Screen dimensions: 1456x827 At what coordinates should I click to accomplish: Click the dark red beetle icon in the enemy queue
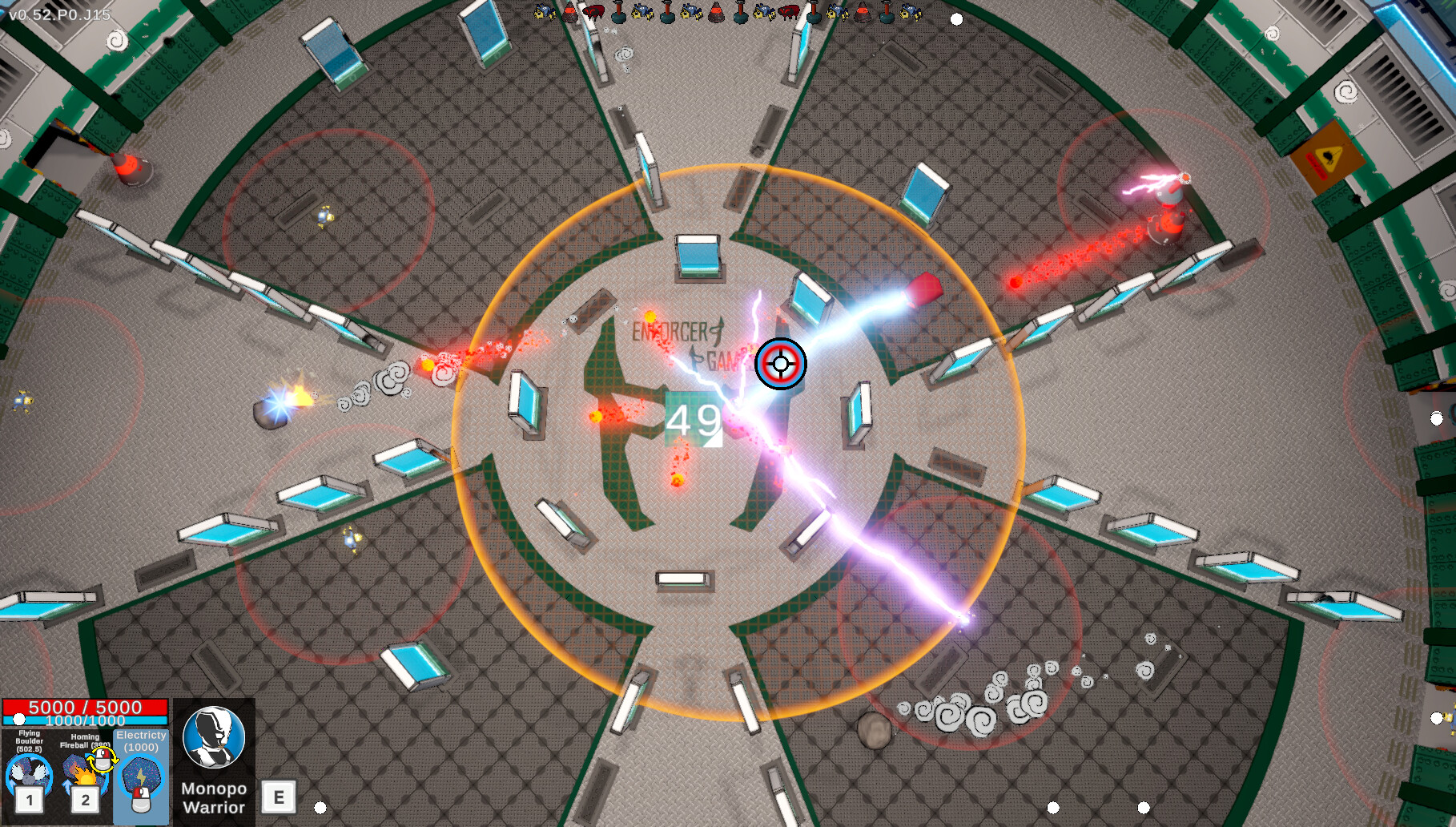pos(593,12)
